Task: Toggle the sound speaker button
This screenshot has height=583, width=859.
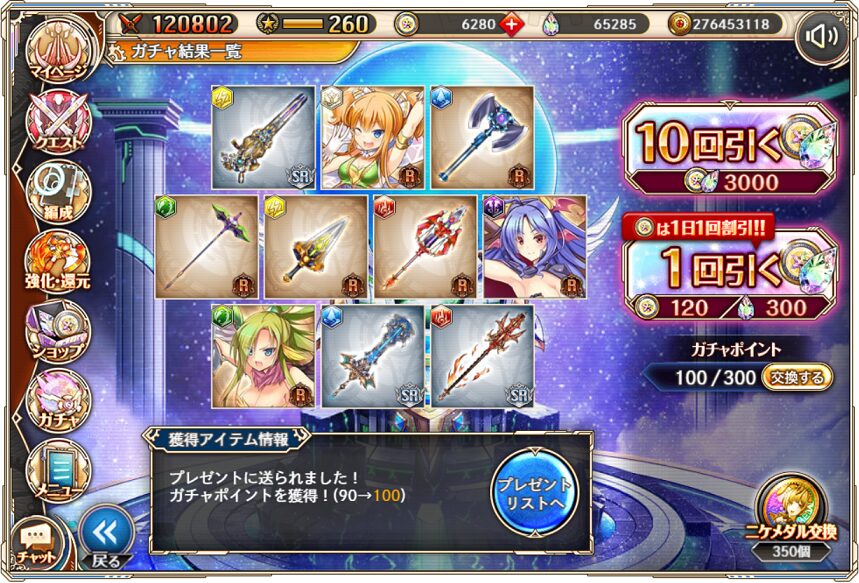Action: (822, 38)
